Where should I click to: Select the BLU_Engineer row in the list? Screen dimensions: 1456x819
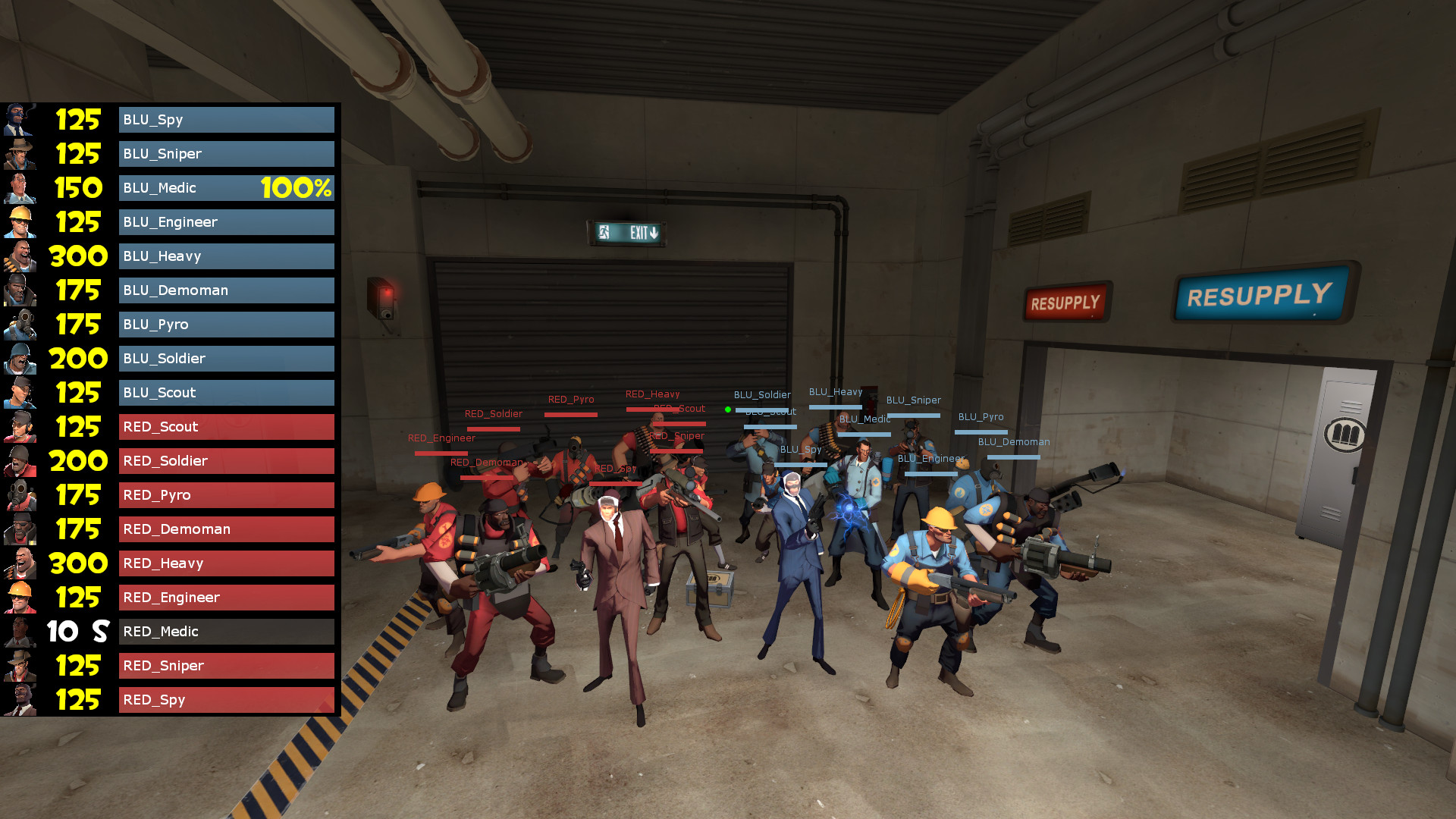pos(226,221)
